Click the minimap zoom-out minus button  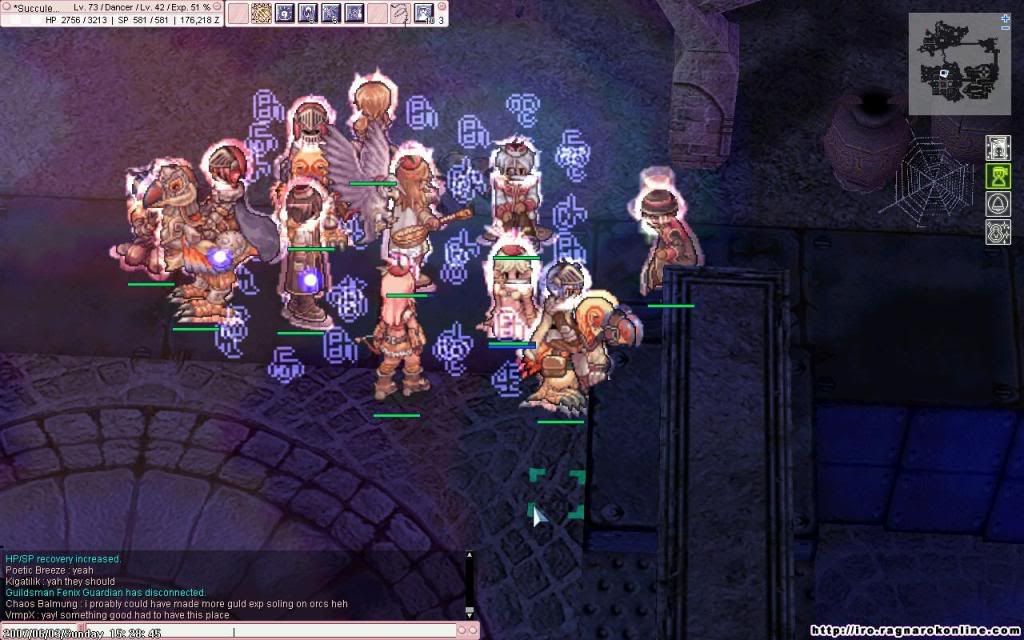(x=1005, y=28)
